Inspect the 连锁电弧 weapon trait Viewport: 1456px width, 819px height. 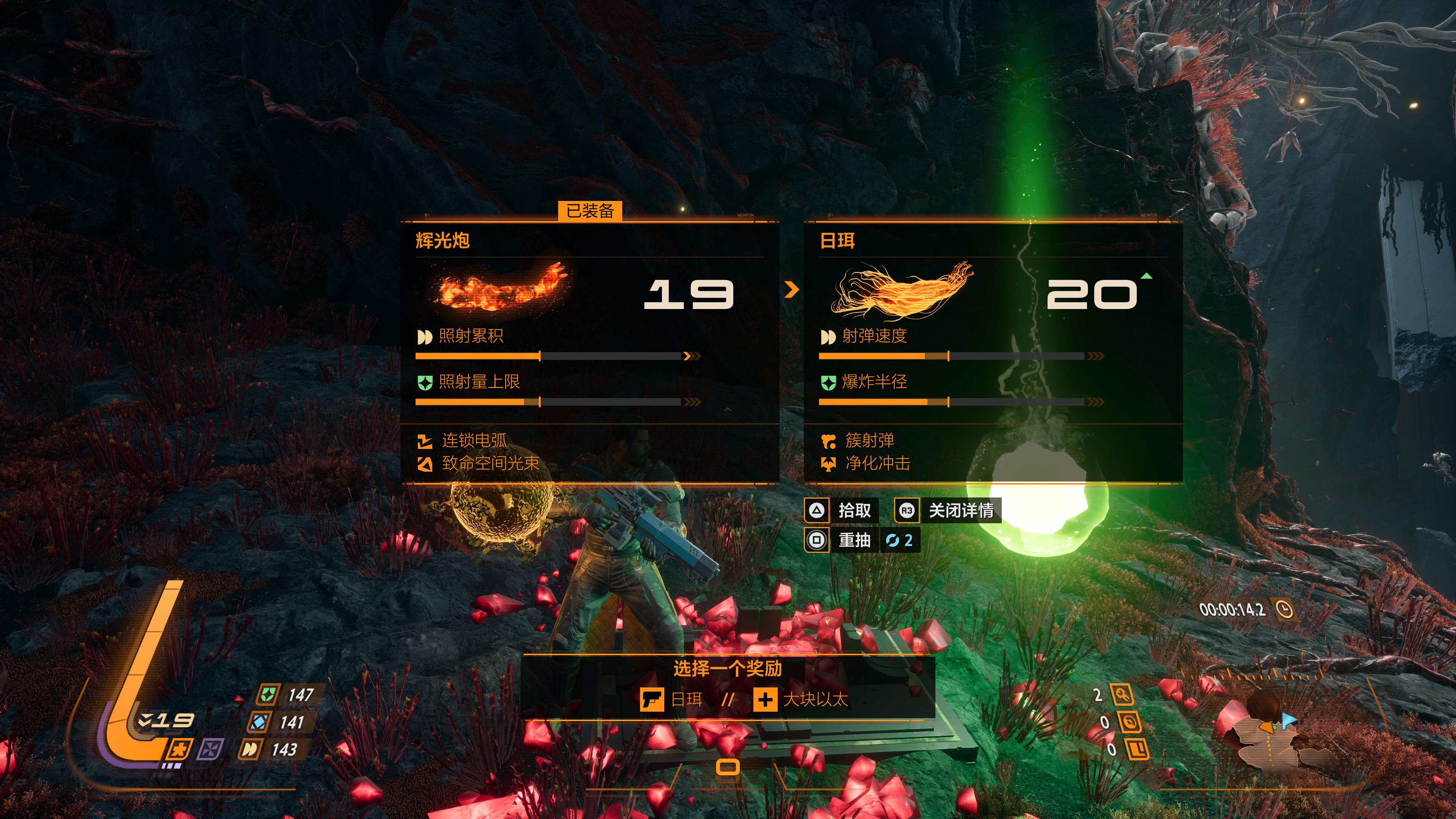474,440
